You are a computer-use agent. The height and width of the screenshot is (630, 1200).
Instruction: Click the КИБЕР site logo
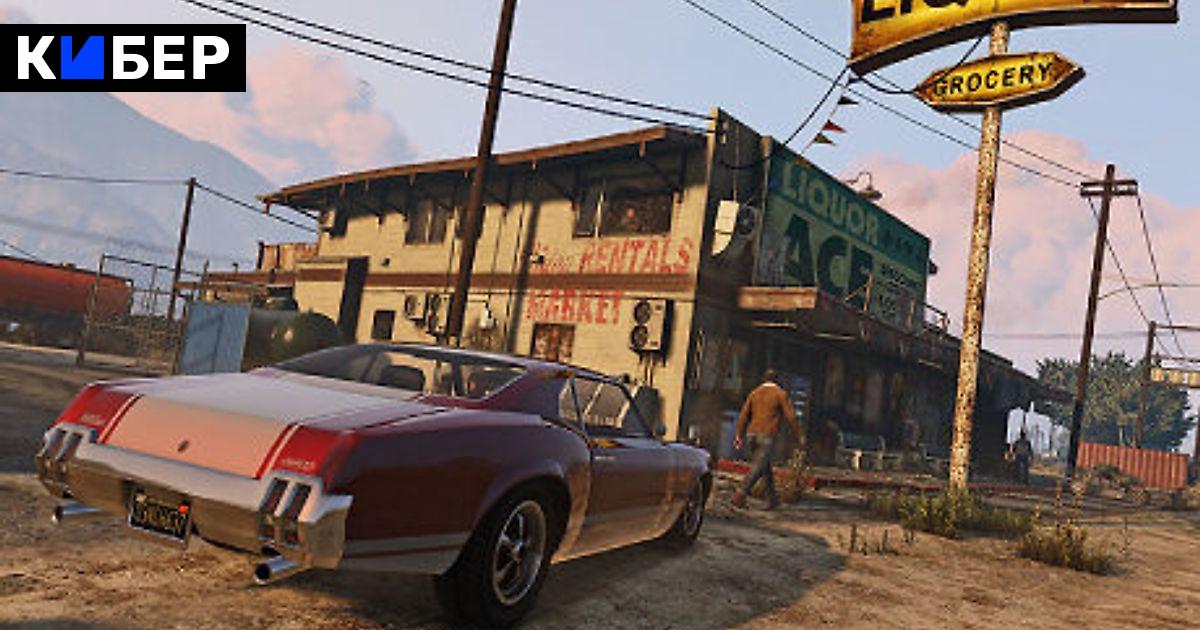[x=122, y=58]
